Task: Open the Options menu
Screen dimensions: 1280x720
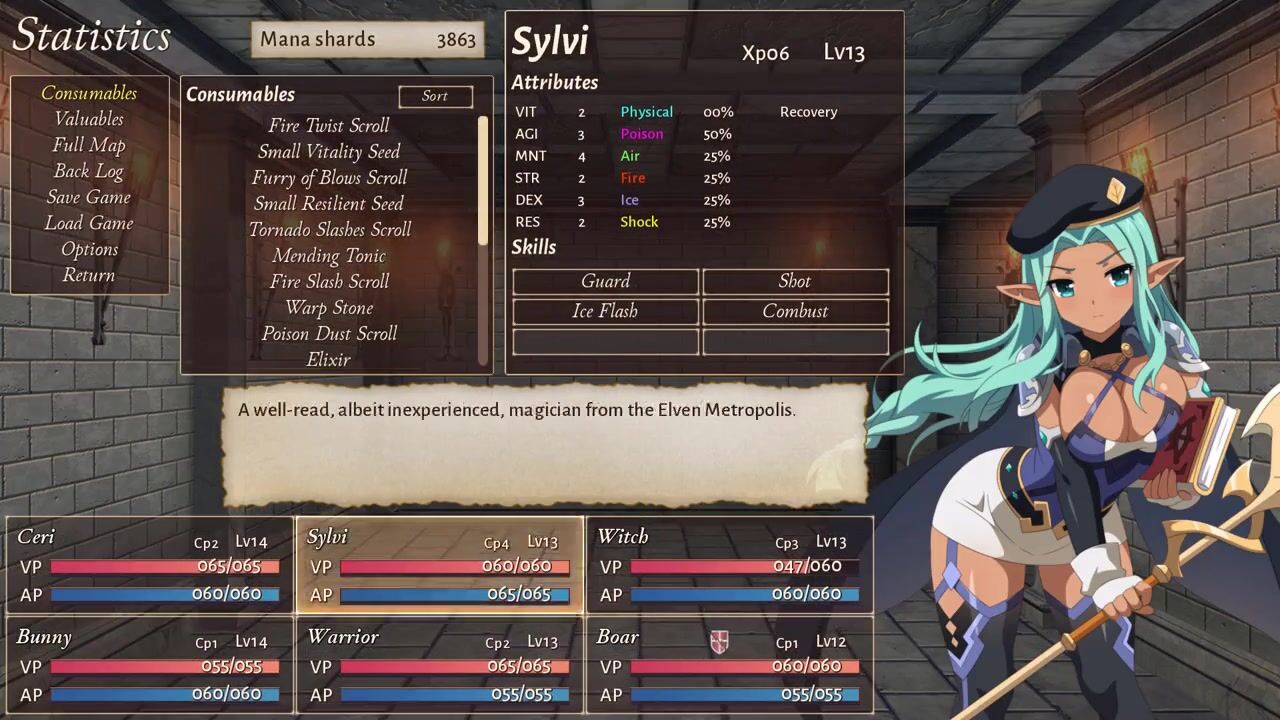Action: [89, 249]
